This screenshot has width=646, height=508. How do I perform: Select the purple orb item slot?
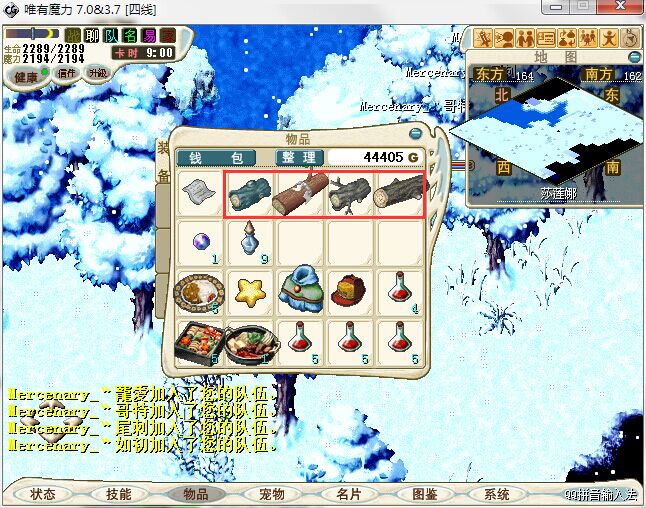(200, 241)
